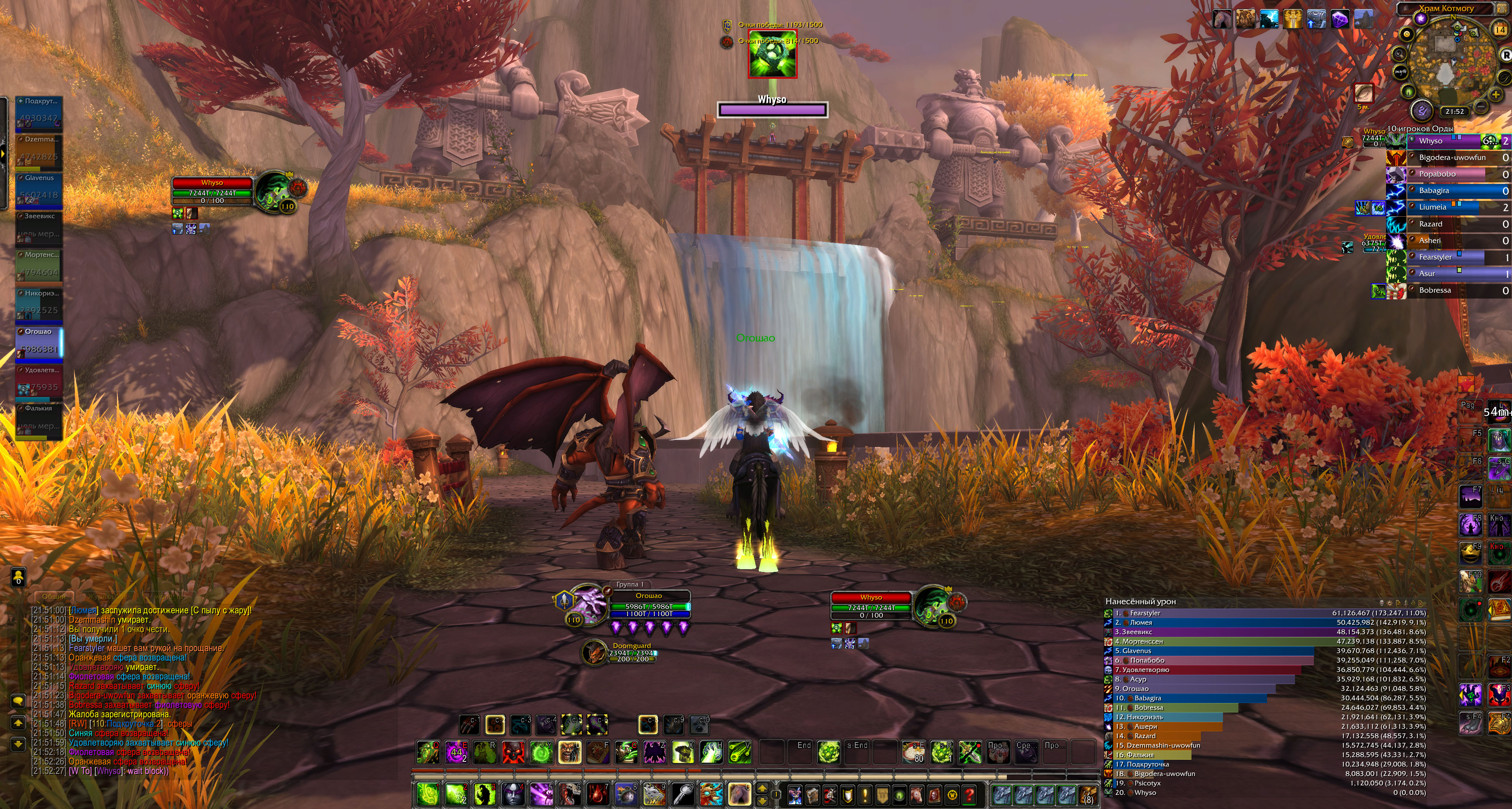Screen dimensions: 1512x809
Task: Open the Журнал боя combat log tab
Action: tap(108, 596)
